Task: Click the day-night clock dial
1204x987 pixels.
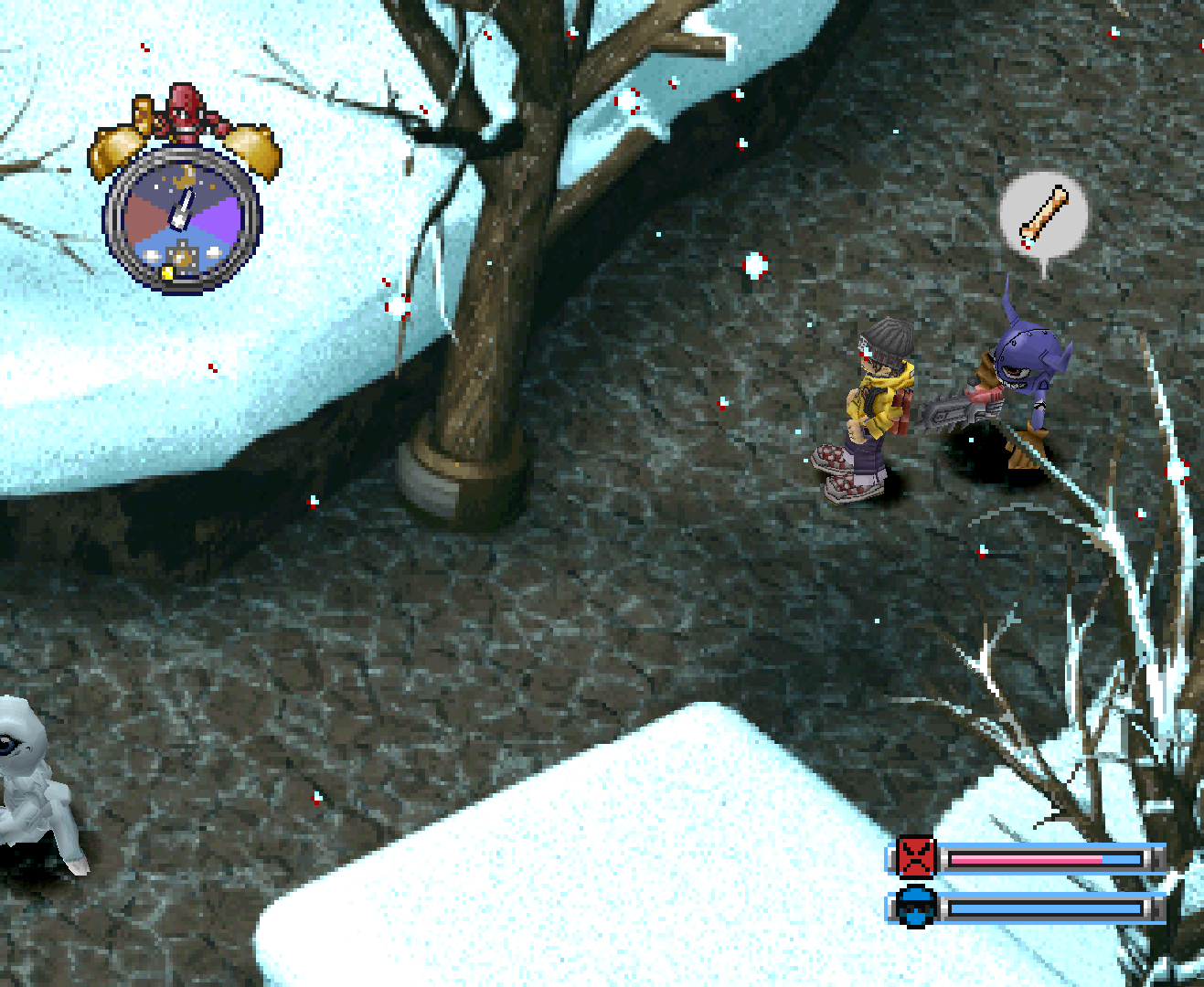Action: (x=183, y=219)
